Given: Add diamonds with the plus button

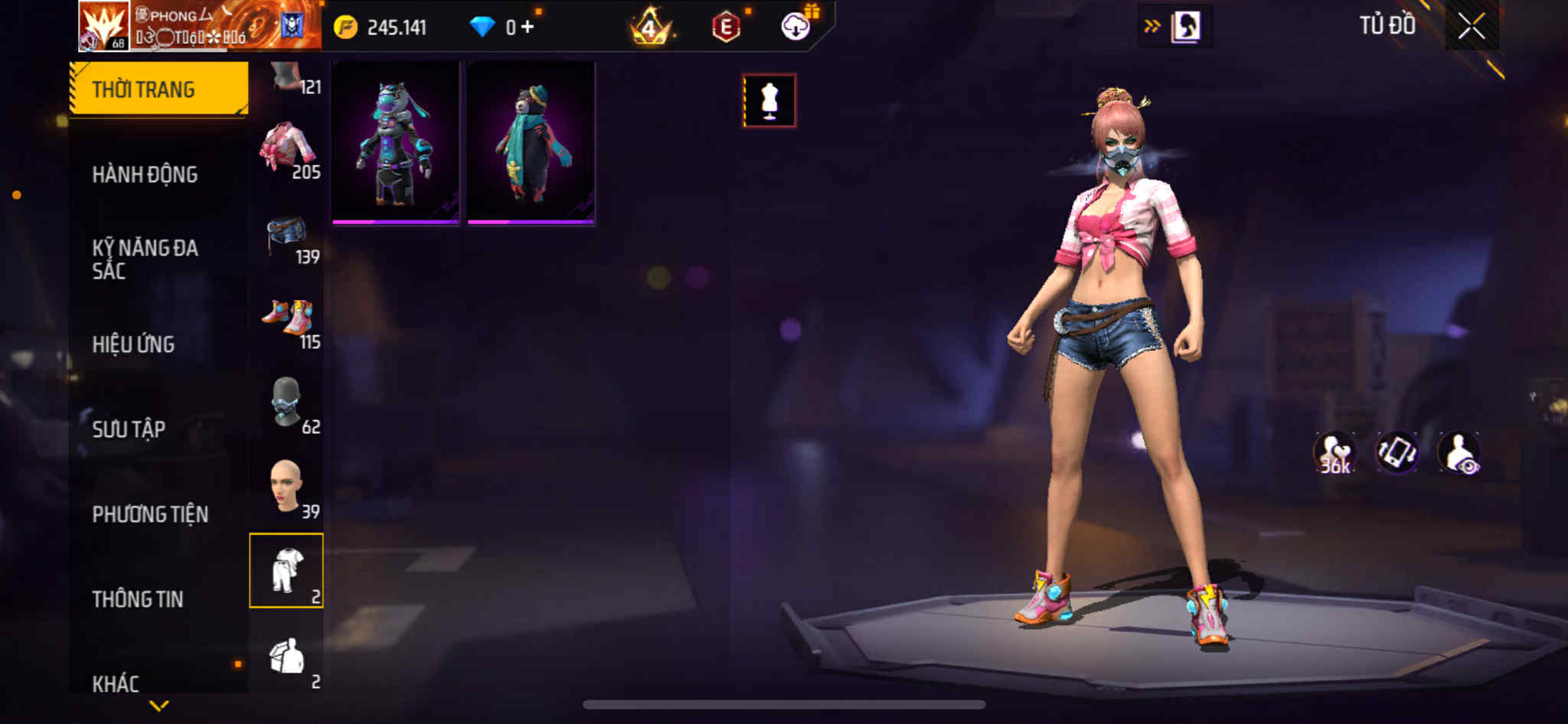Looking at the screenshot, I should click(x=528, y=28).
